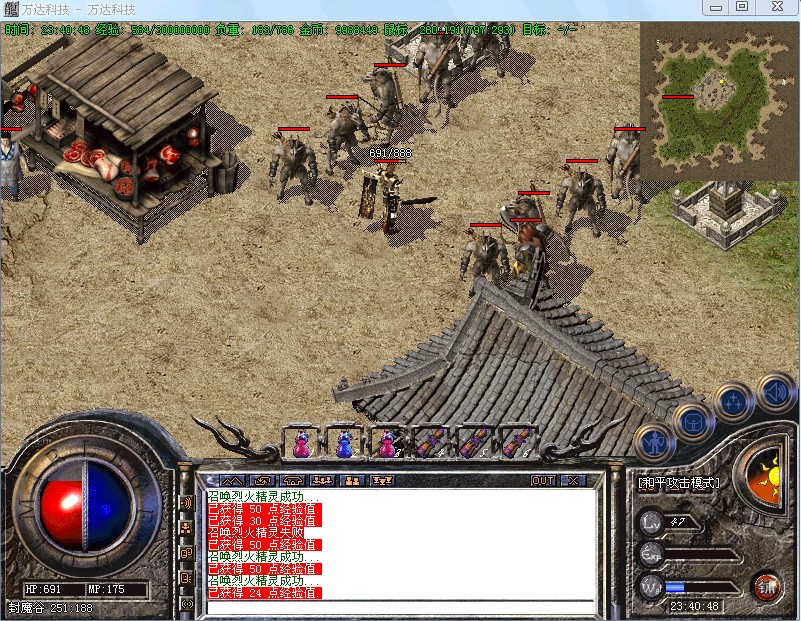
Task: Click the mountain icon chat toolbar button
Action: pyautogui.click(x=232, y=480)
